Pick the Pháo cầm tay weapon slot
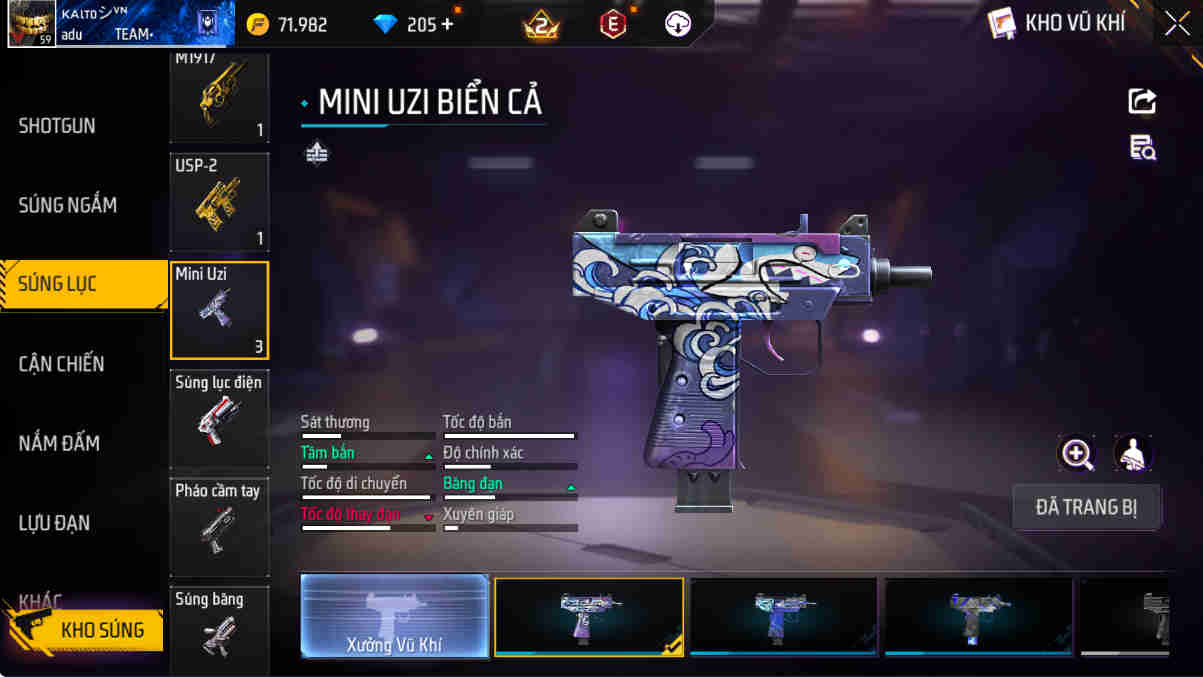This screenshot has height=677, width=1203. click(x=219, y=527)
